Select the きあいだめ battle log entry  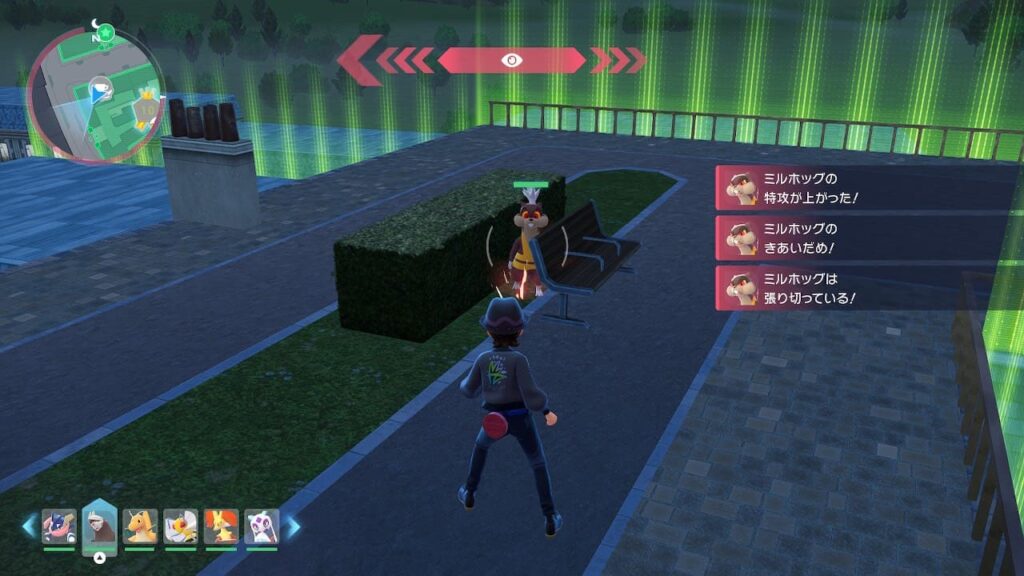click(x=864, y=238)
